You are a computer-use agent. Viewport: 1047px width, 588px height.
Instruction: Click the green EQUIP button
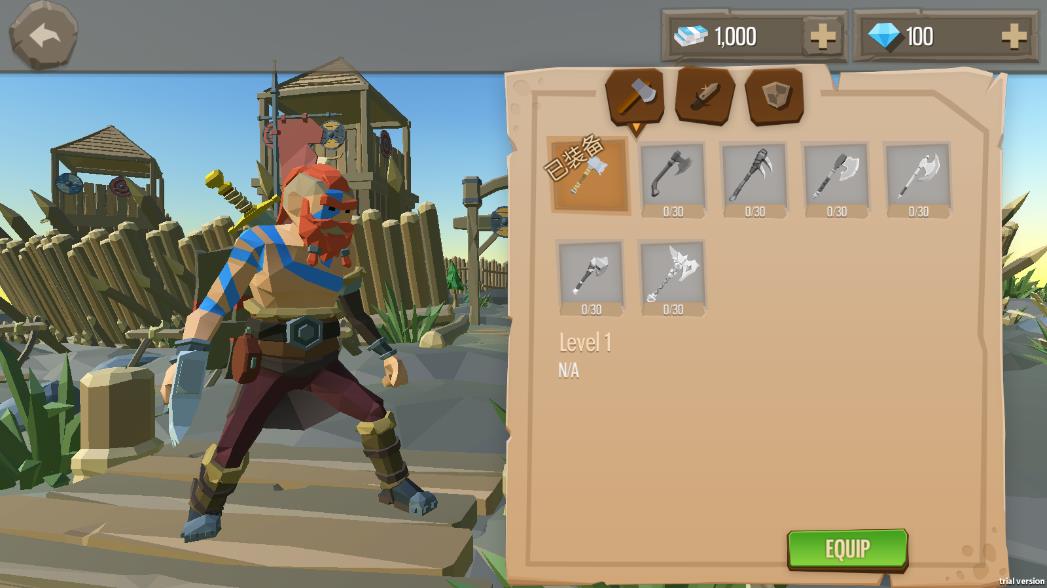pos(847,548)
